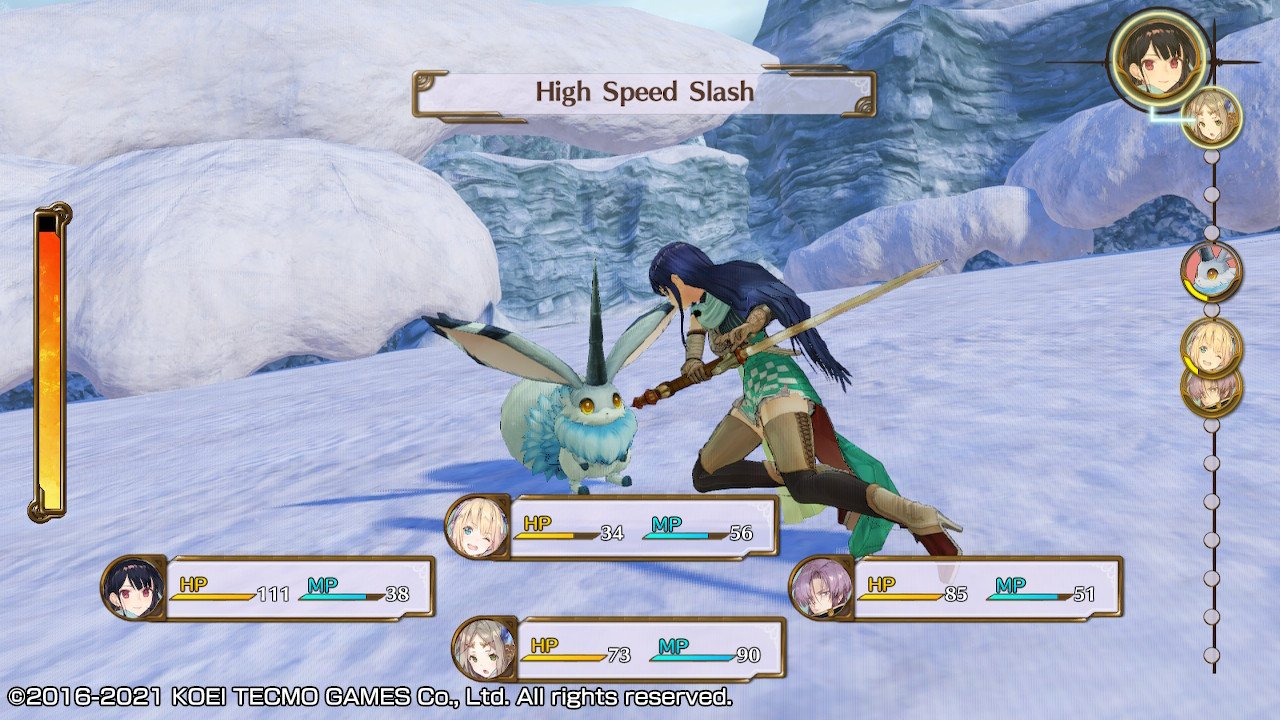Select the blonde character marker on the turn timeline
1280x720 pixels.
(1211, 346)
